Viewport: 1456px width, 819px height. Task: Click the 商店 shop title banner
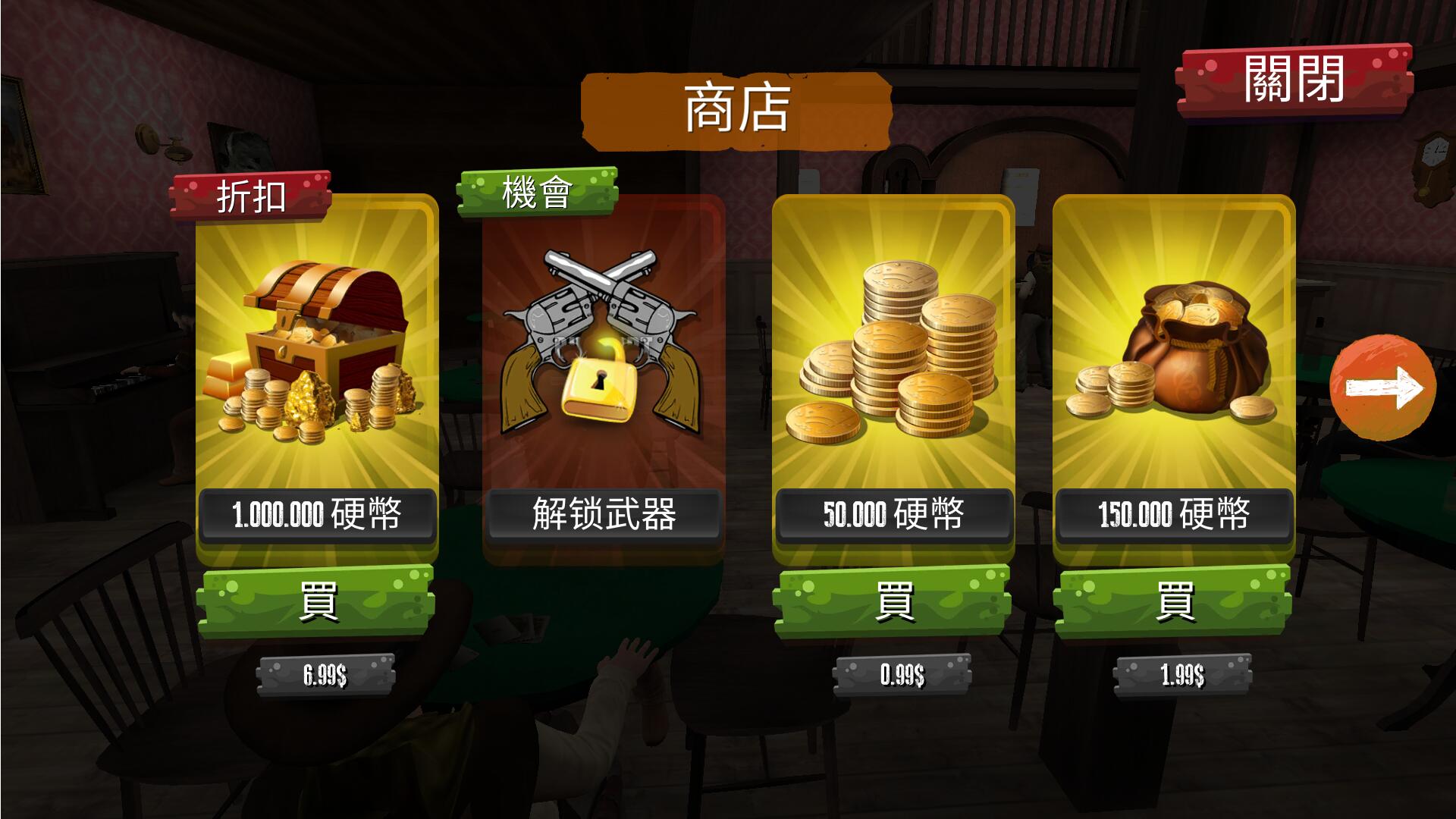(733, 106)
